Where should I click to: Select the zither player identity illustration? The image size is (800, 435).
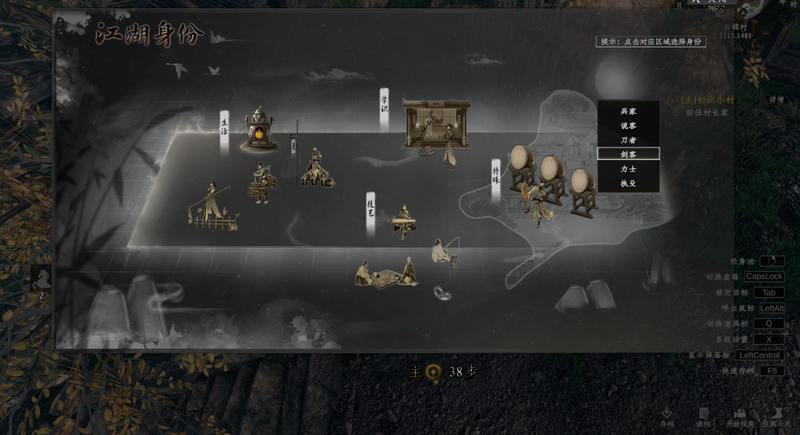coord(404,222)
